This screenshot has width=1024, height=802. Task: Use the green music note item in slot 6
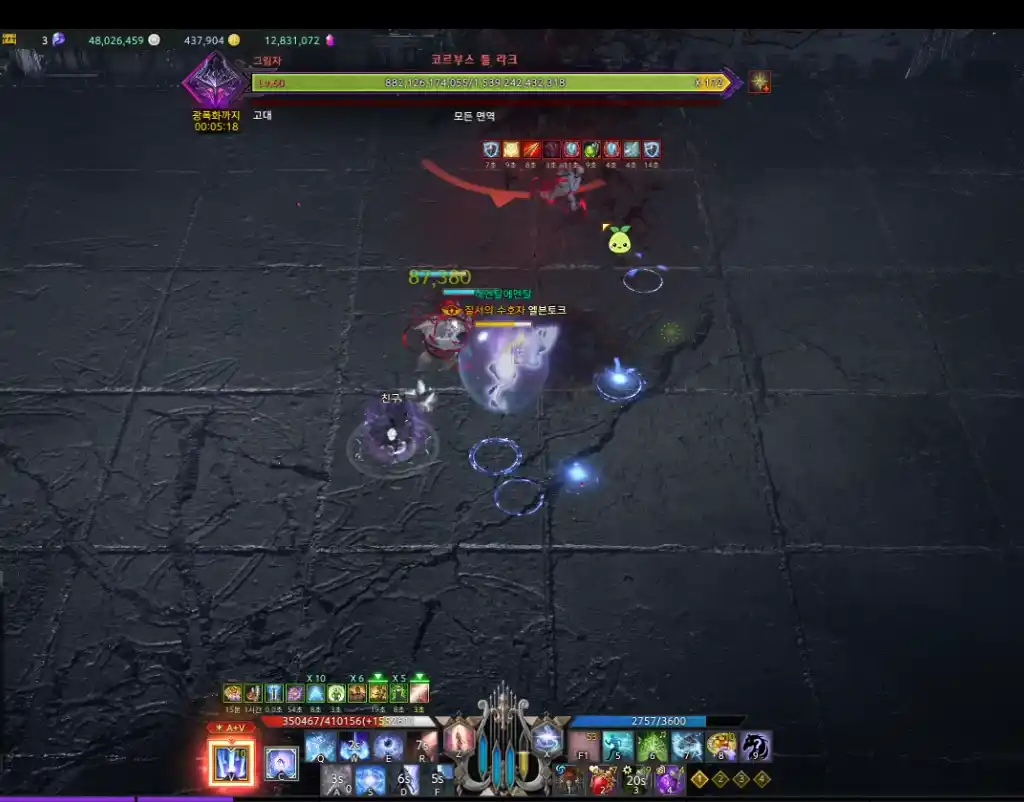652,746
